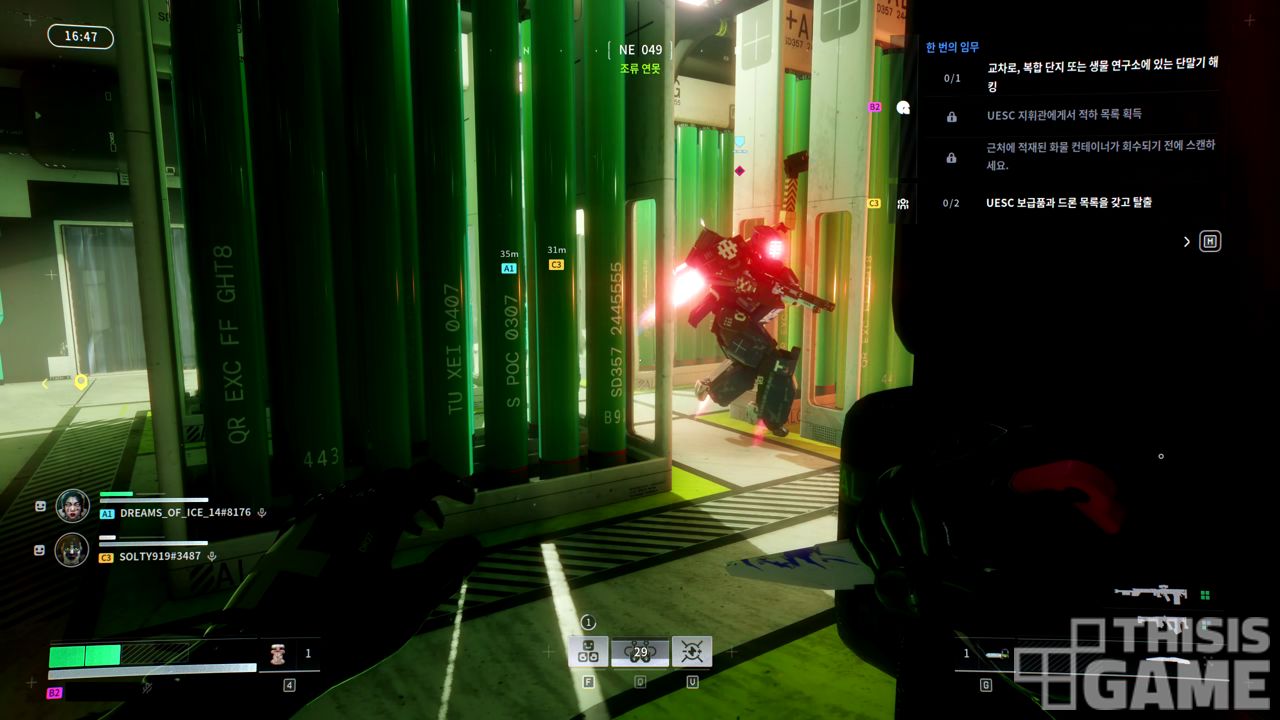The image size is (1280, 720).
Task: Use the consumable item slot
Action: (x=279, y=654)
